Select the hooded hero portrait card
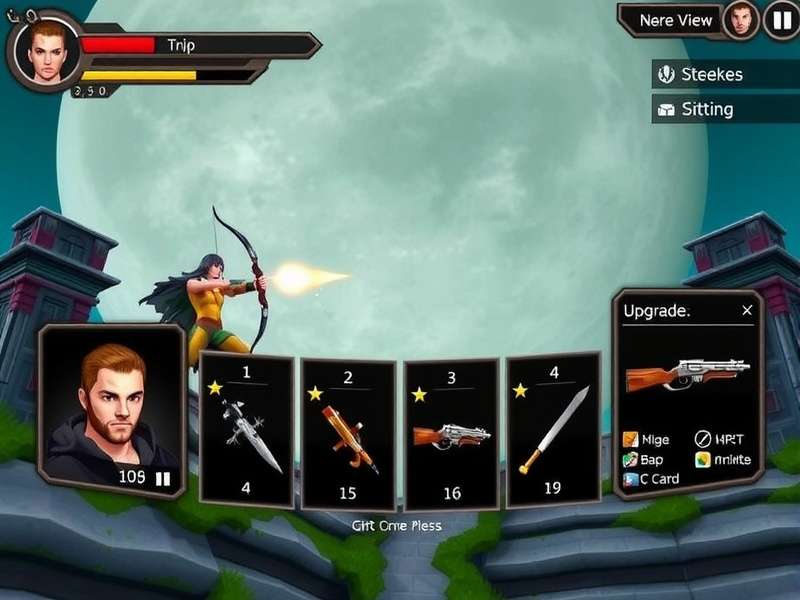The width and height of the screenshot is (800, 600). coord(111,410)
